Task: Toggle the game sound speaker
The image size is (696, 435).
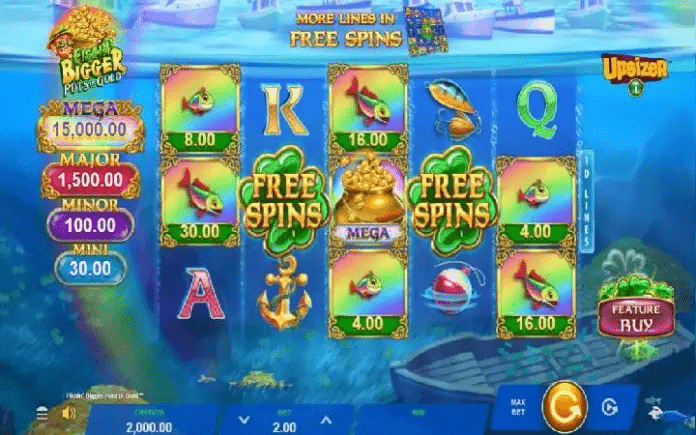Action: [x=68, y=412]
